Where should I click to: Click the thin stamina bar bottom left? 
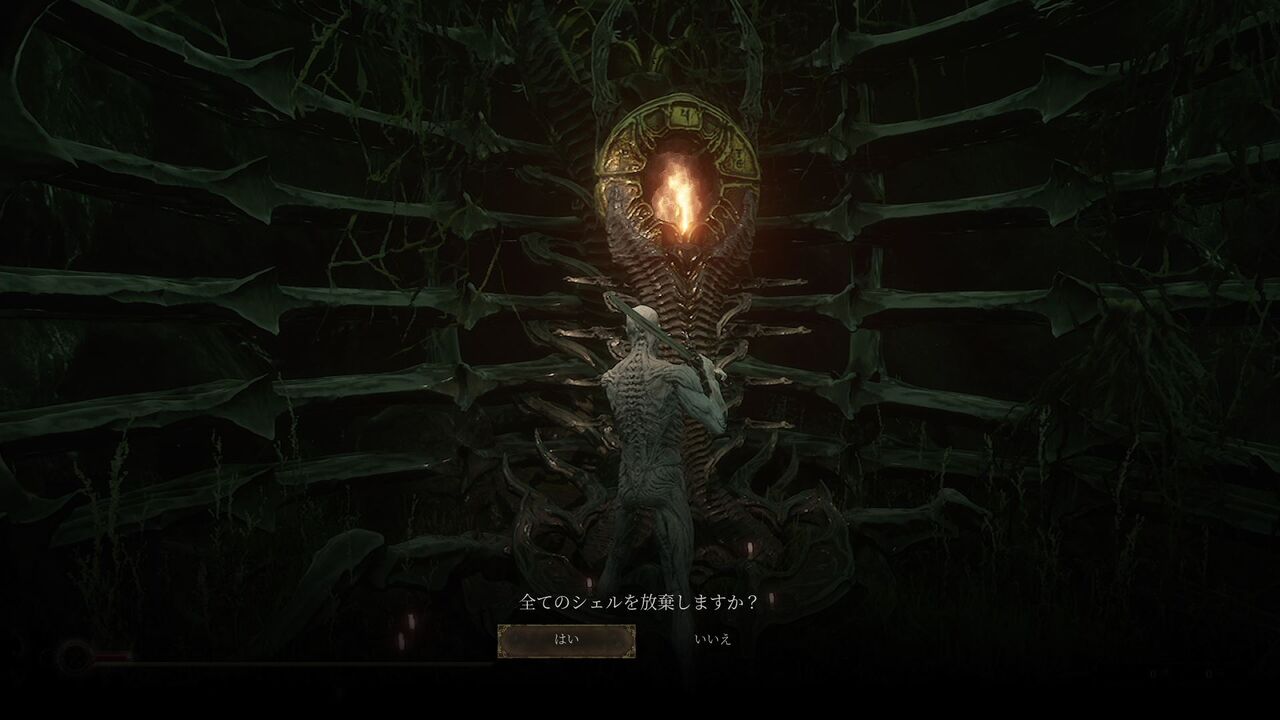click(x=160, y=665)
